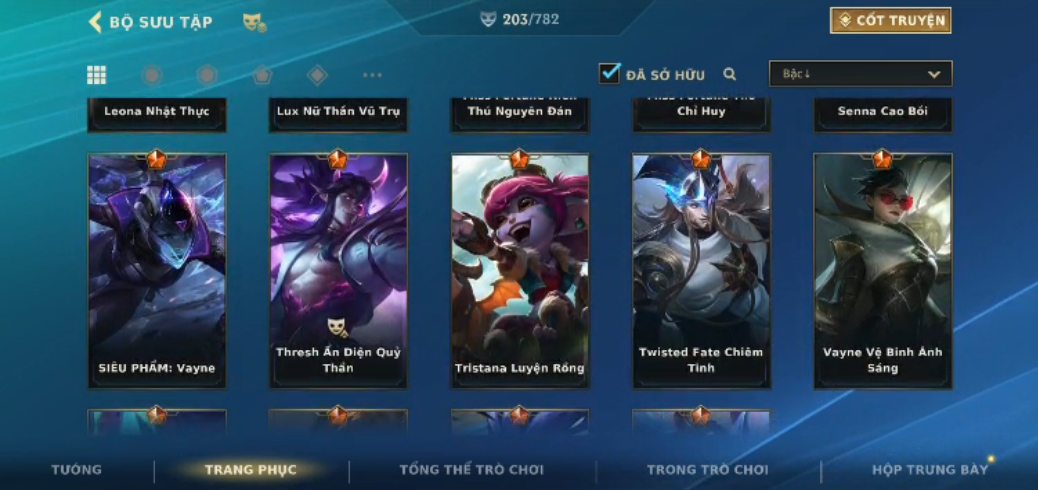
Task: Click the three-dots more filters icon
Action: 372,75
